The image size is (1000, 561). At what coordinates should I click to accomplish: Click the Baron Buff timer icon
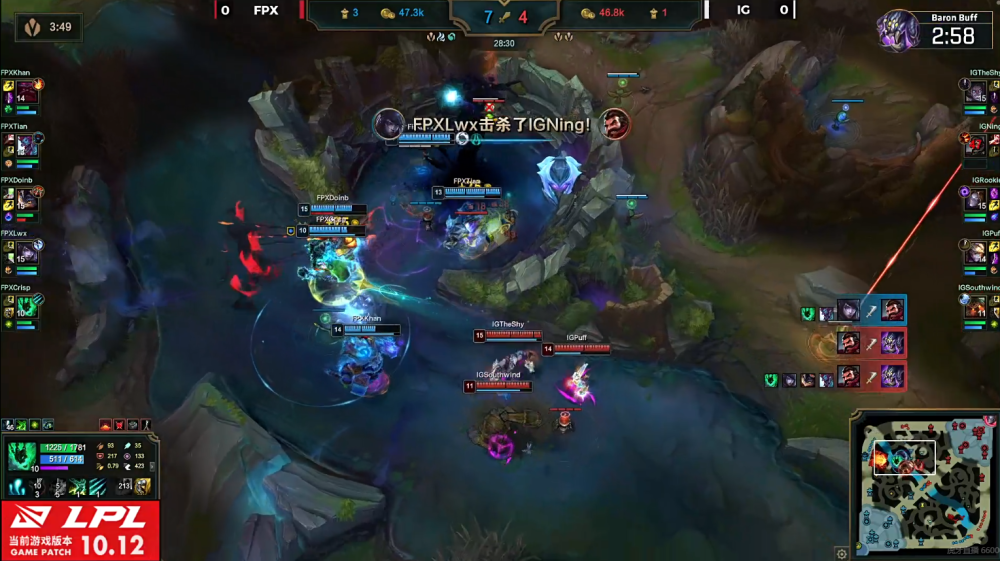click(898, 30)
